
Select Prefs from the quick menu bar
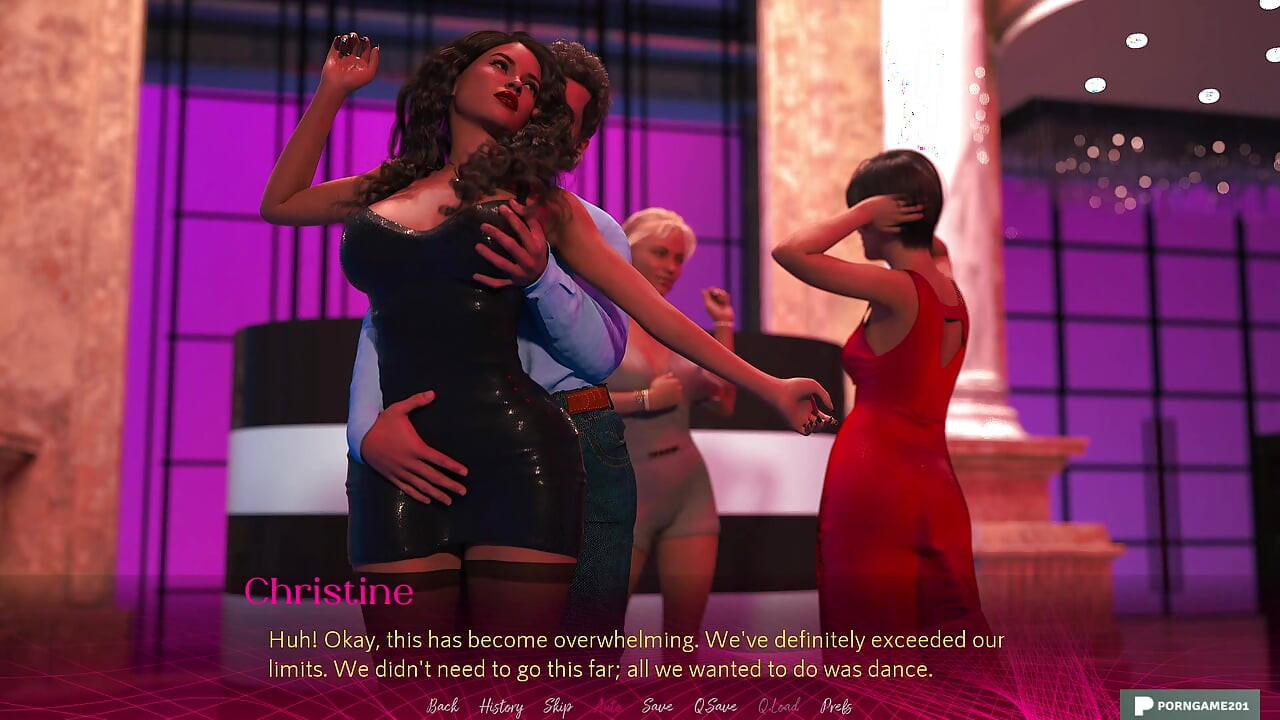click(838, 707)
